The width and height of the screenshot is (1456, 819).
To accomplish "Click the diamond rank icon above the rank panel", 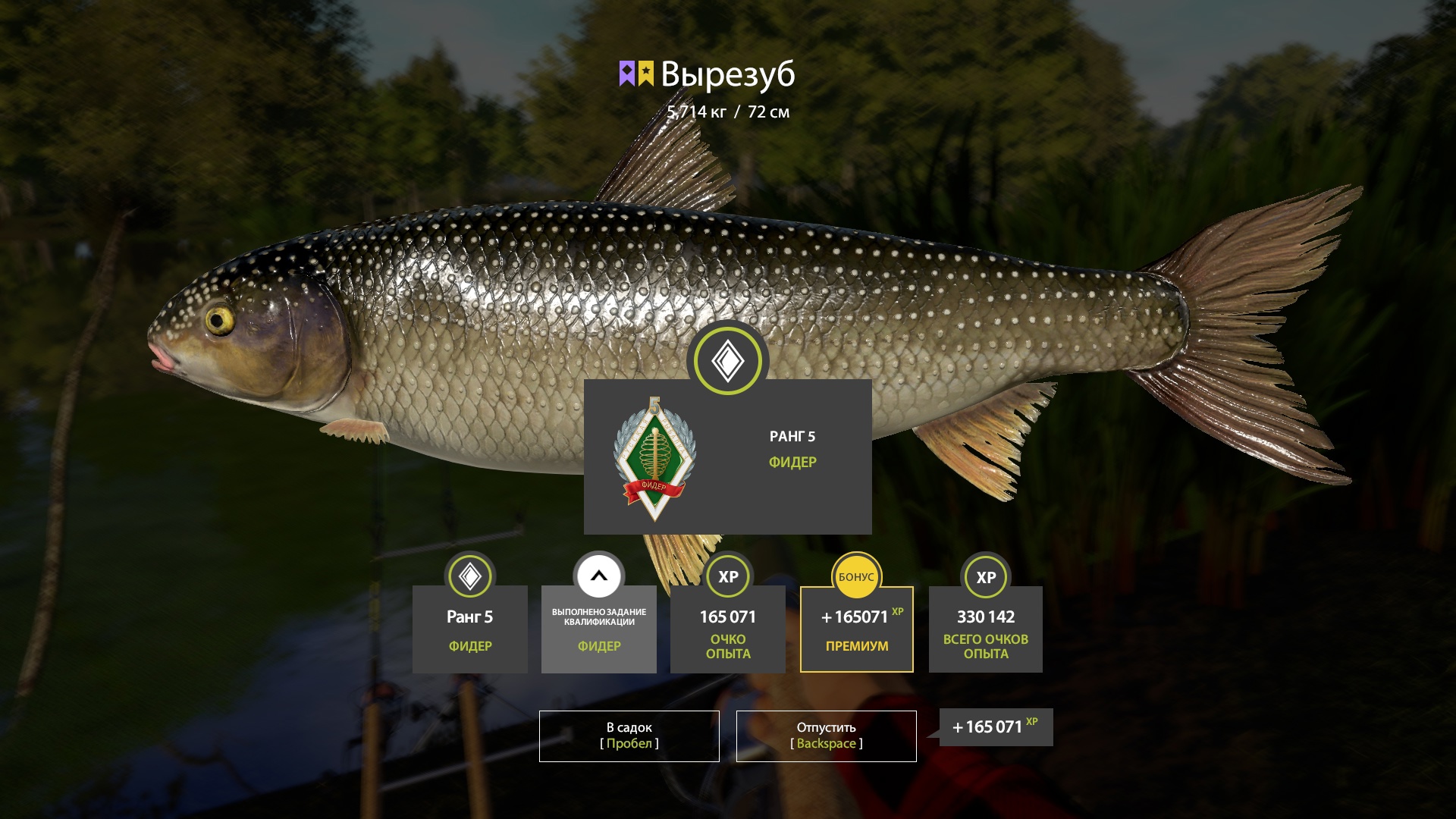I will click(x=727, y=361).
